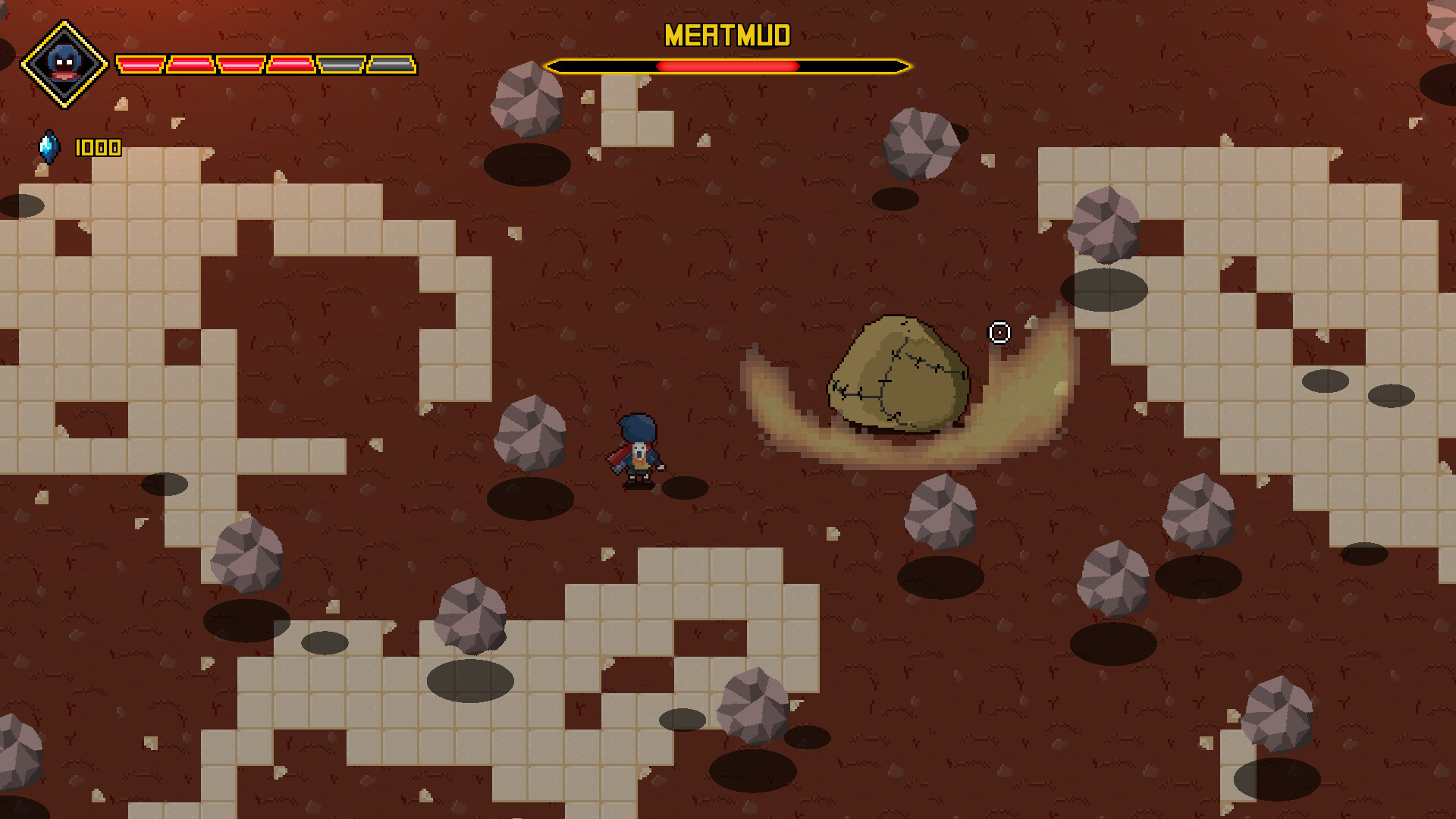Click the boss health bar

point(726,66)
